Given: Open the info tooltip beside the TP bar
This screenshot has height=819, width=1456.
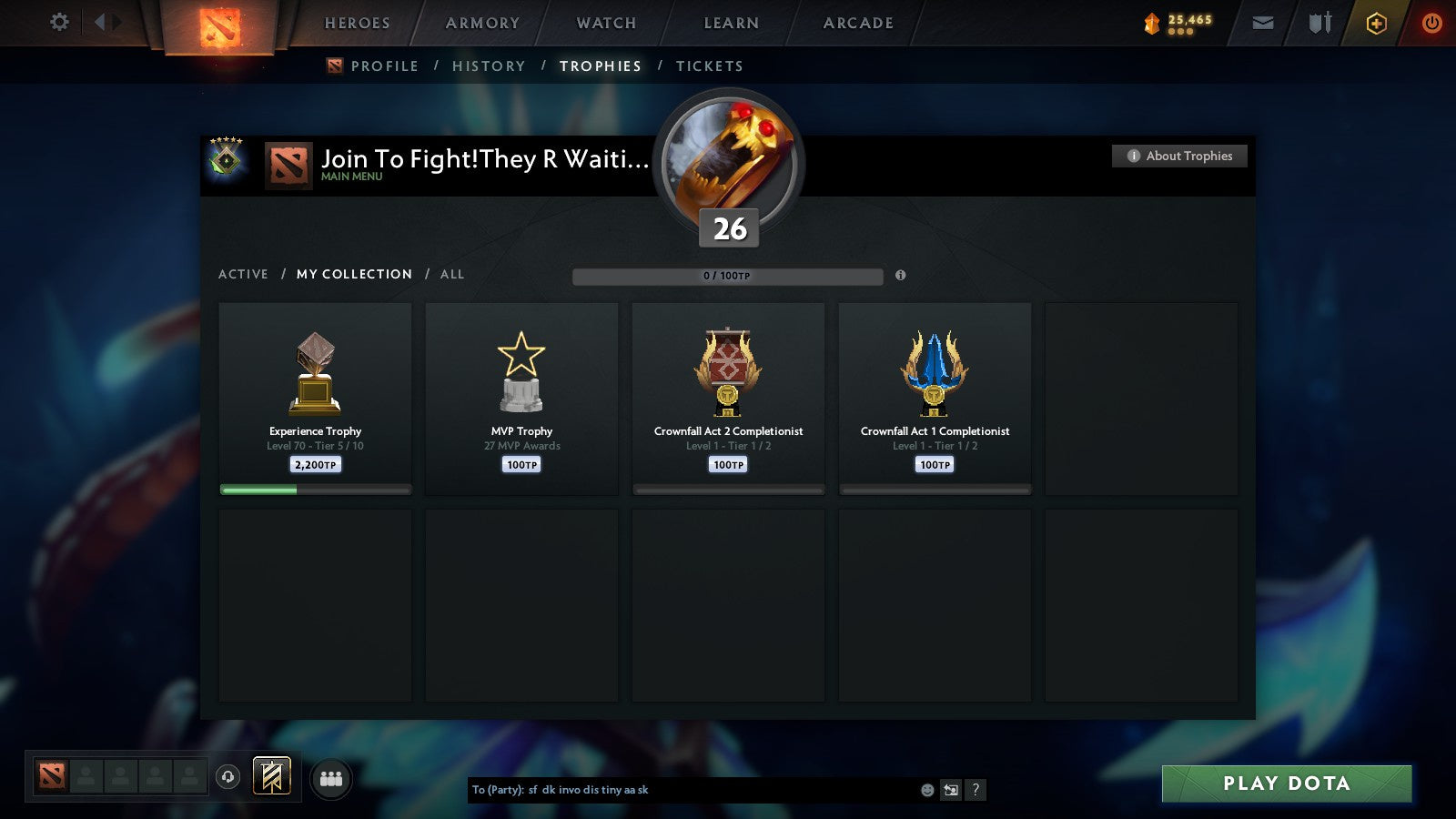Looking at the screenshot, I should pos(901,276).
